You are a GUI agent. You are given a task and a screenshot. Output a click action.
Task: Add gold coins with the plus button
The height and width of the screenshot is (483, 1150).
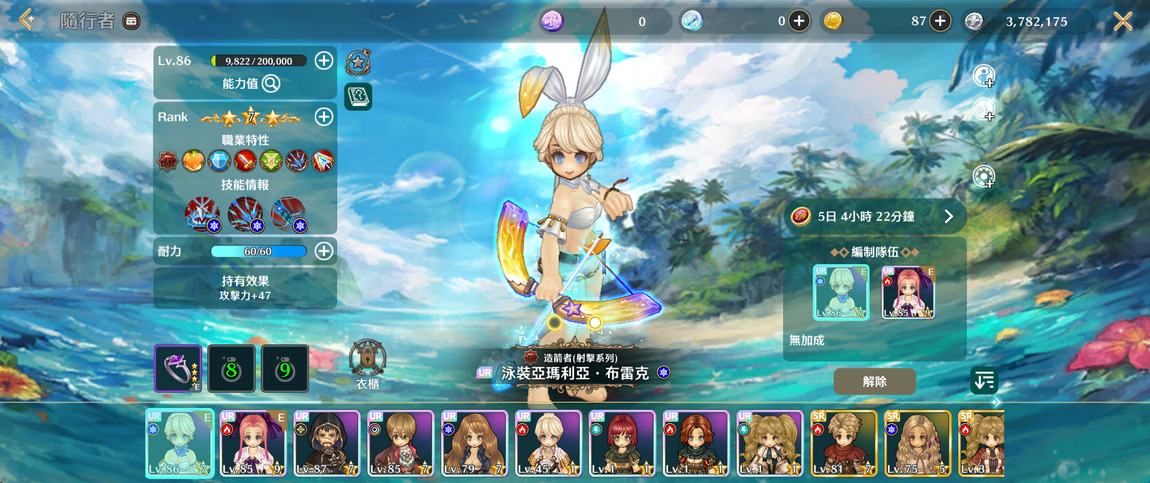[x=940, y=21]
